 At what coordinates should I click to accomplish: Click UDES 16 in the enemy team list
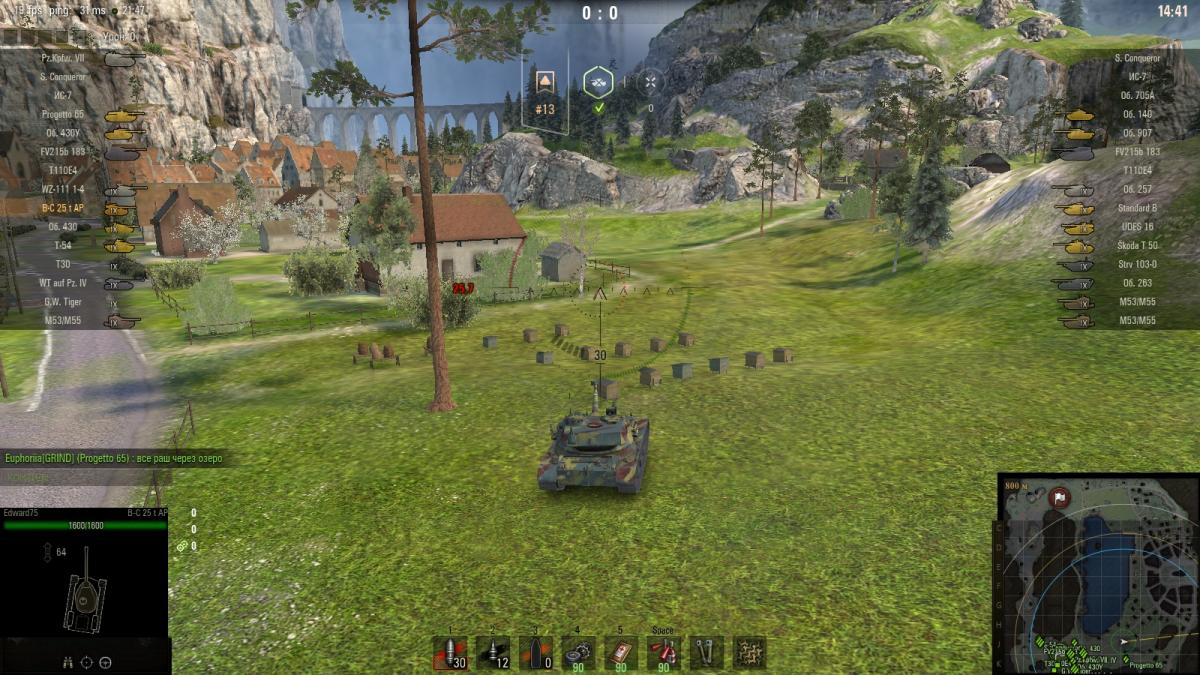click(1139, 227)
